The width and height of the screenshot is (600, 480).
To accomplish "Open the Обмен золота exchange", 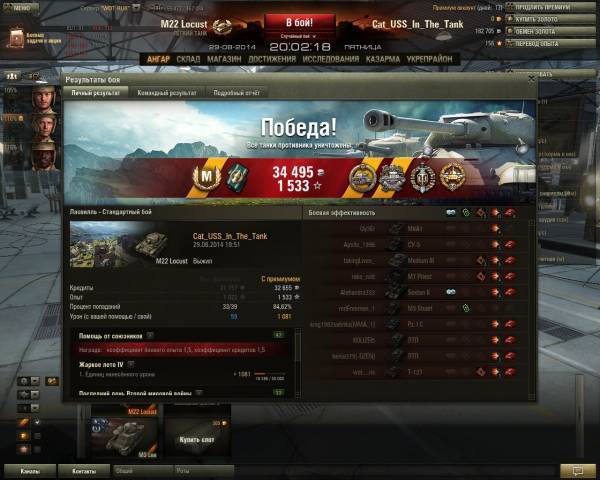I will click(552, 31).
